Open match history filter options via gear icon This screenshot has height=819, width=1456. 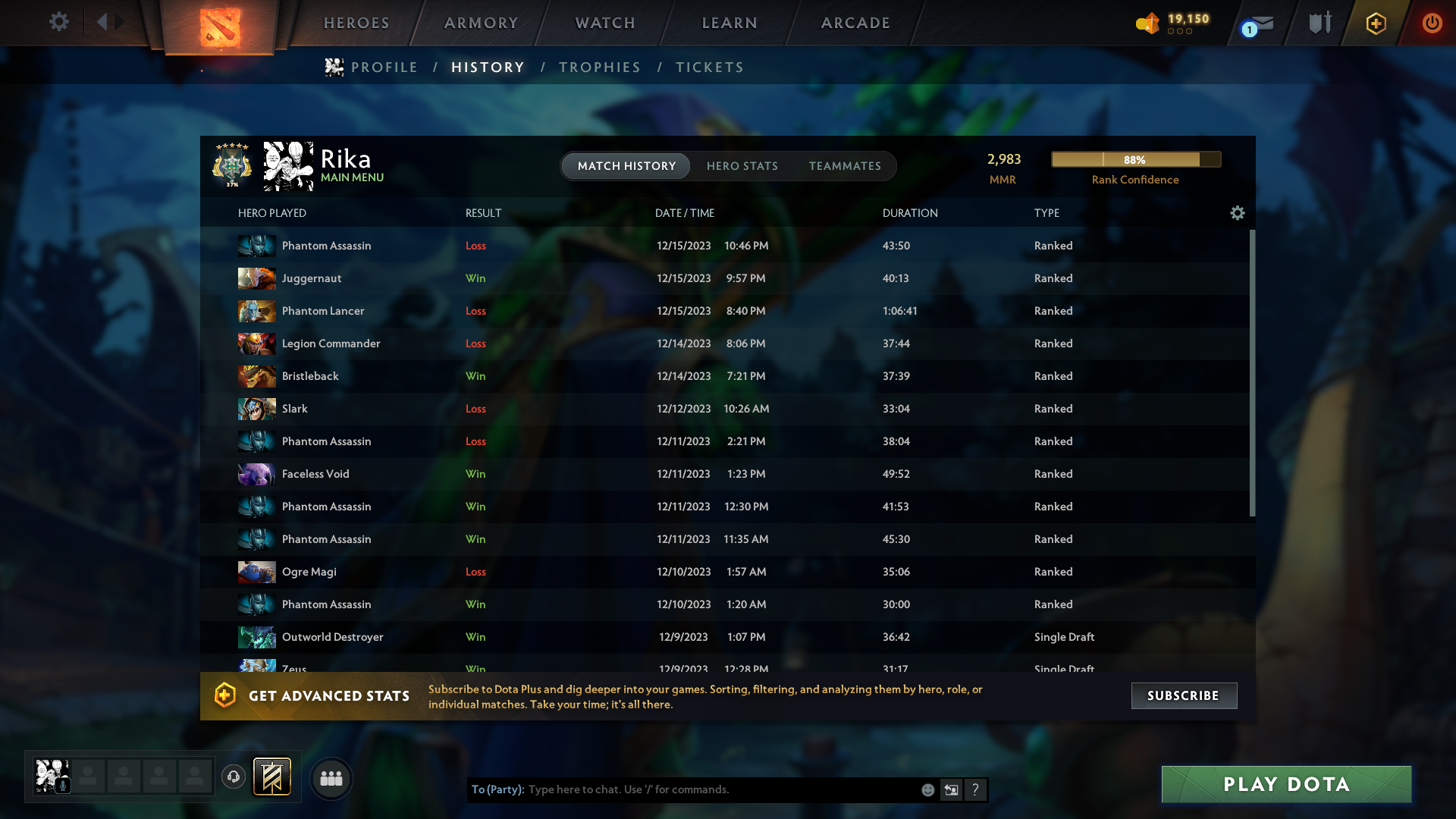point(1238,213)
